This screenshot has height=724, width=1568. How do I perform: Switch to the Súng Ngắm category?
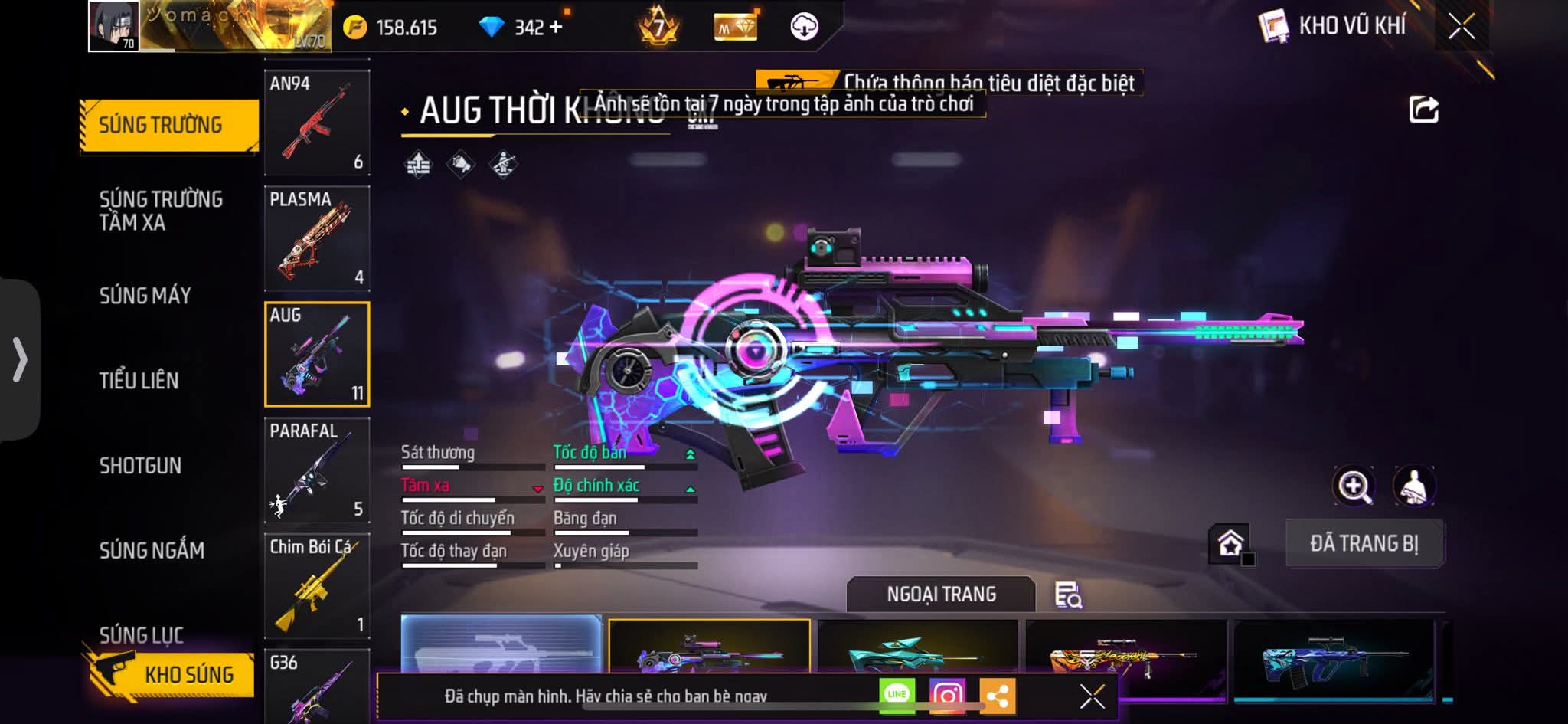(152, 550)
